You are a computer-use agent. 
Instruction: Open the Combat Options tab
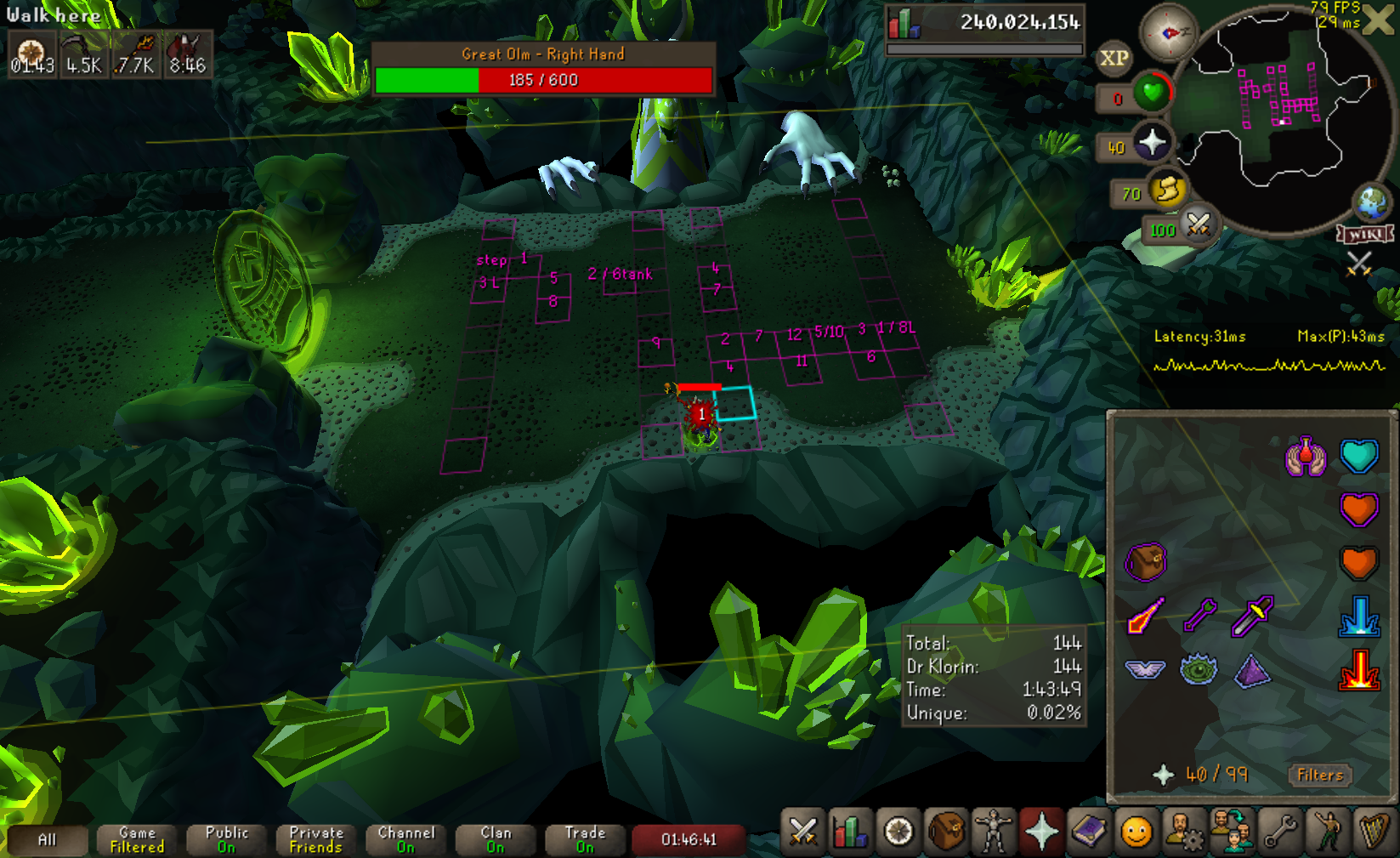click(x=802, y=831)
